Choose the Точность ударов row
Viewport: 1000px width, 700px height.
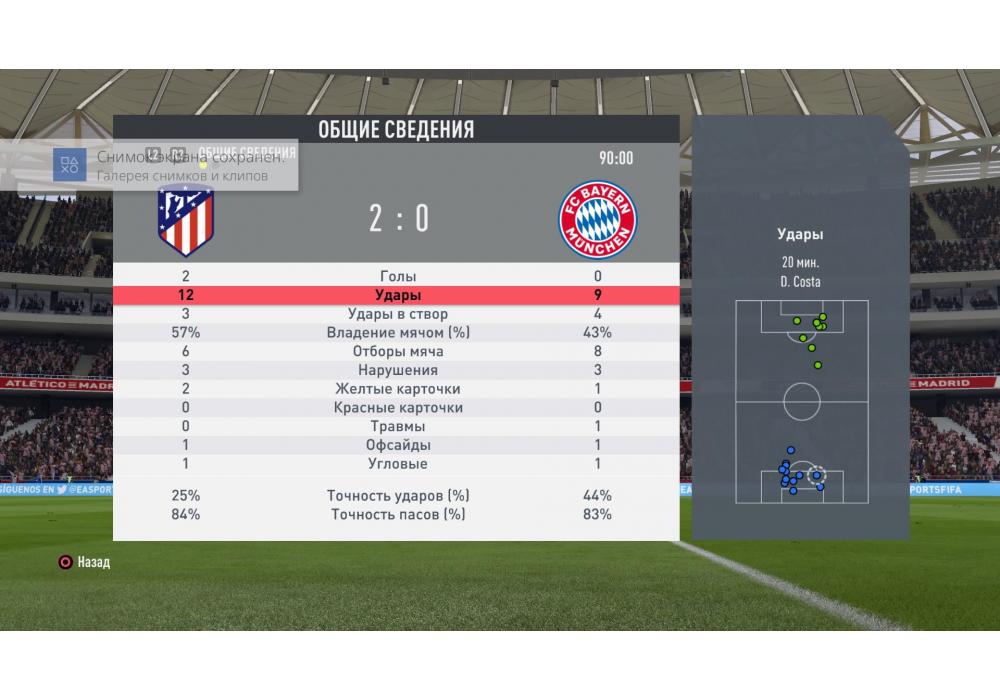[398, 496]
